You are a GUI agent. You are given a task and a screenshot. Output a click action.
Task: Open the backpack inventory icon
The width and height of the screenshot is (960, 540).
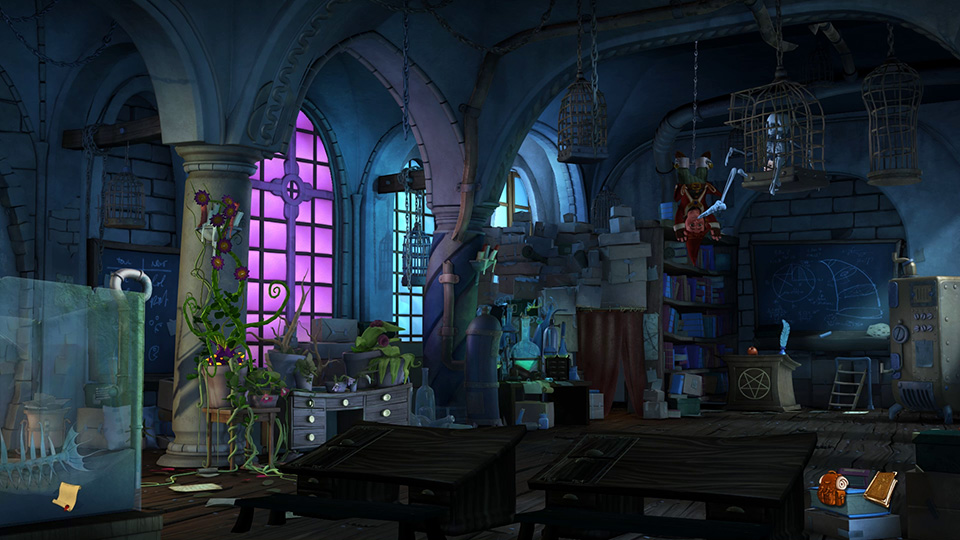pos(832,488)
